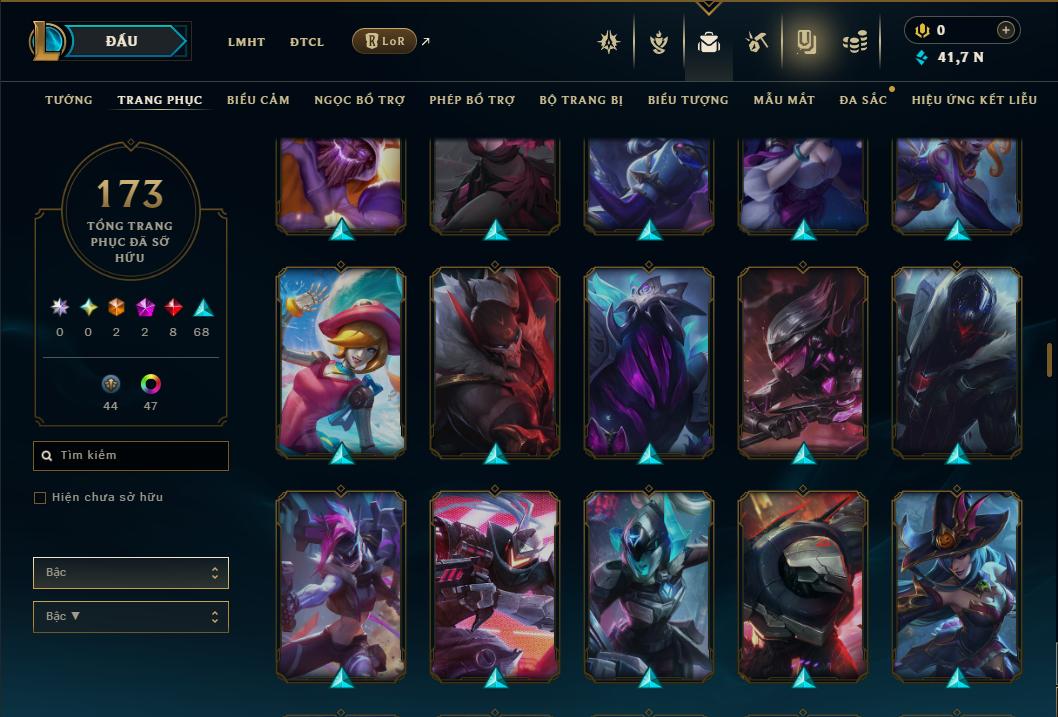
Task: Go to the NGỌC BỔ TRỢ tab
Action: pos(359,100)
